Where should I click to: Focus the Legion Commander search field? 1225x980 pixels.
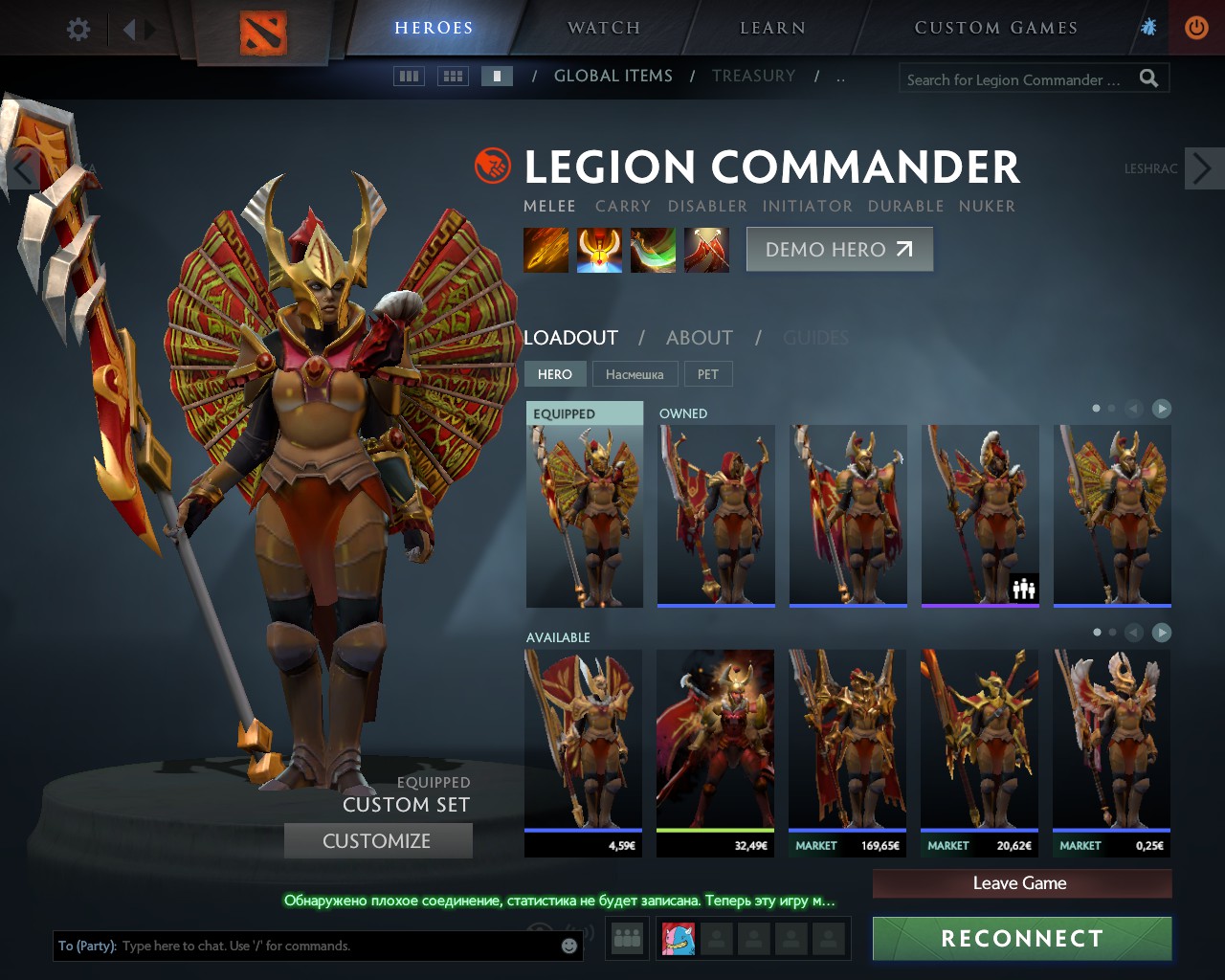click(x=1014, y=79)
